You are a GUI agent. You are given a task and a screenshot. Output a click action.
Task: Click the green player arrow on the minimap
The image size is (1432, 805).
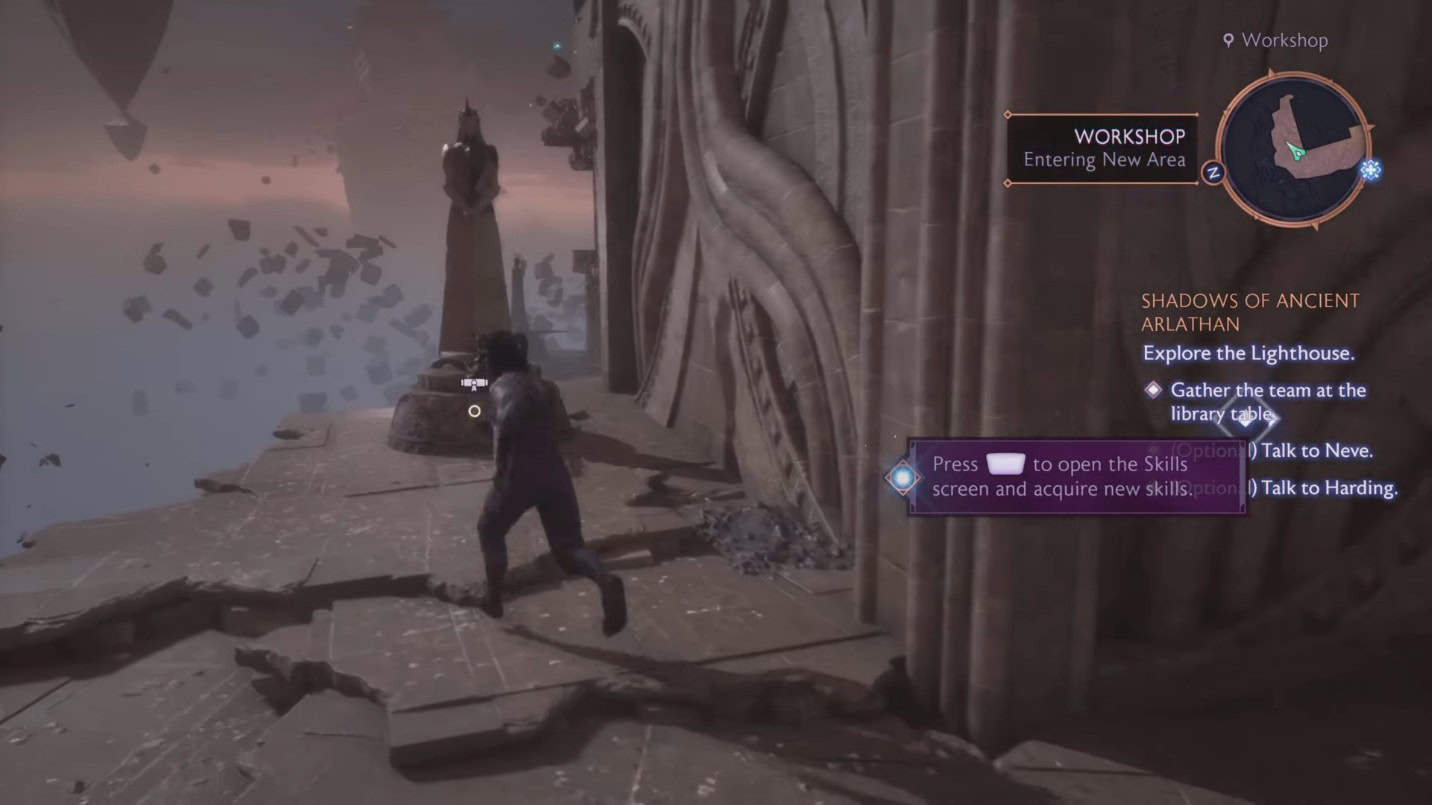click(x=1296, y=150)
